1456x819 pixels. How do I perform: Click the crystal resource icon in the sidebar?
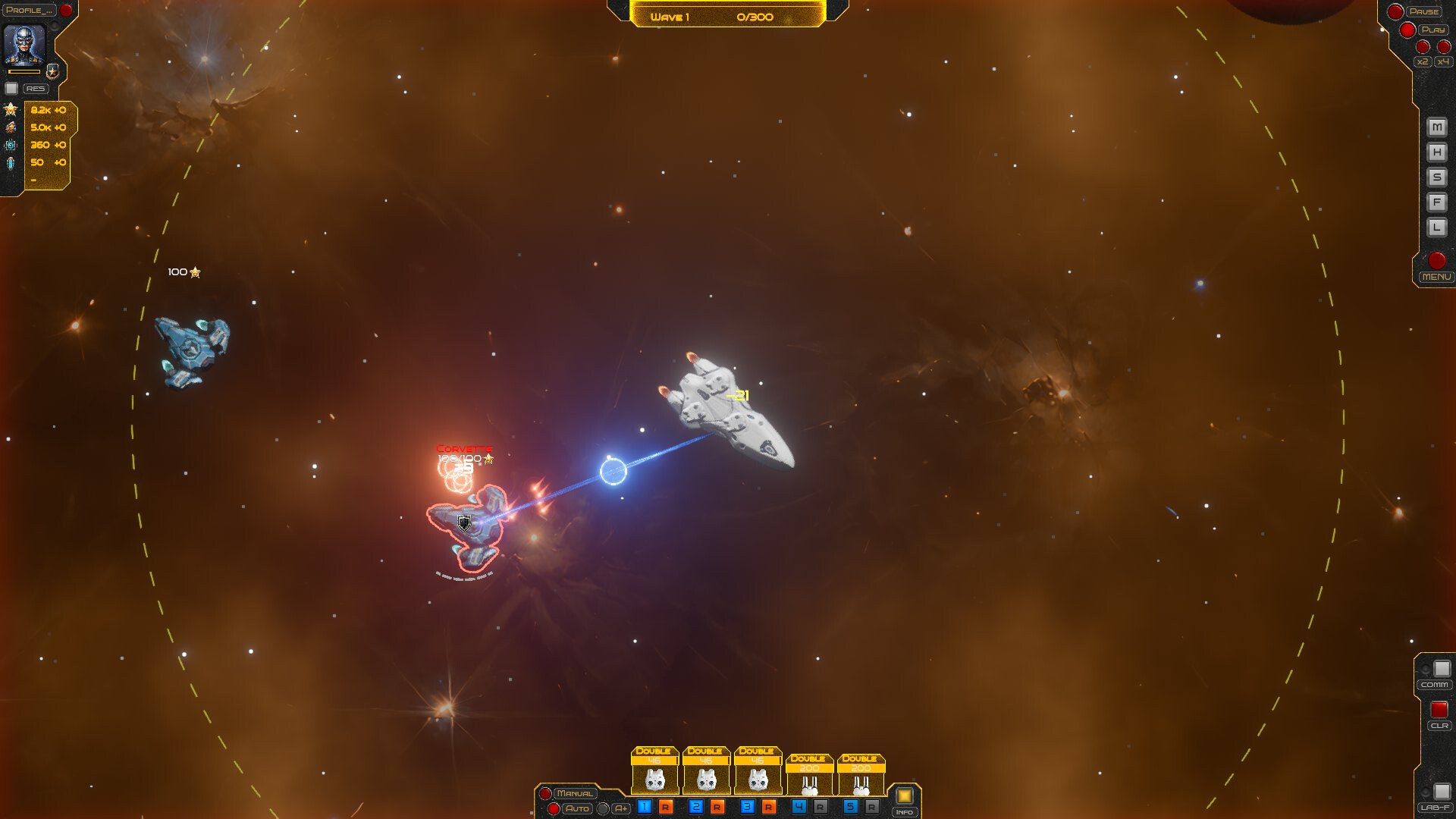[x=10, y=163]
